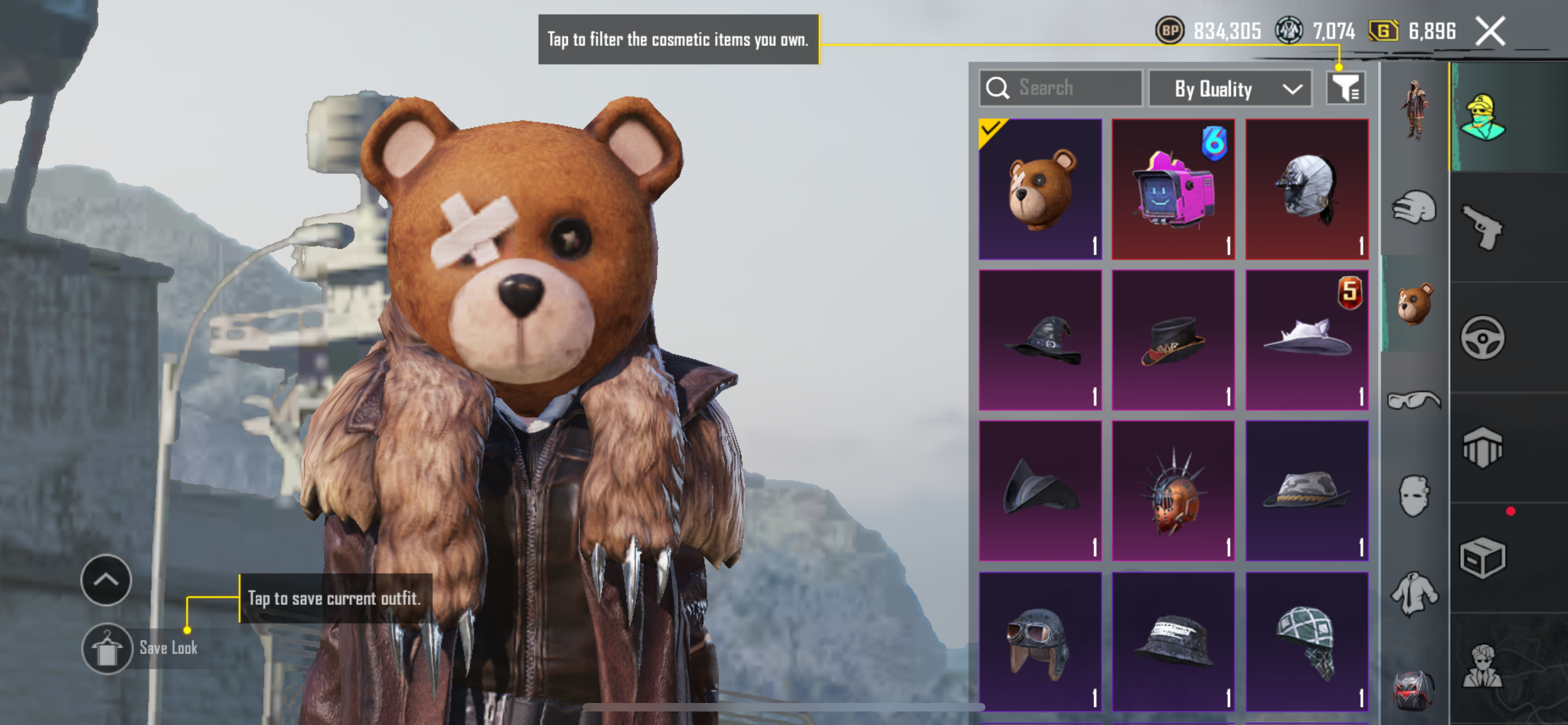
Task: Switch to the pistol weapons tab
Action: (1483, 227)
